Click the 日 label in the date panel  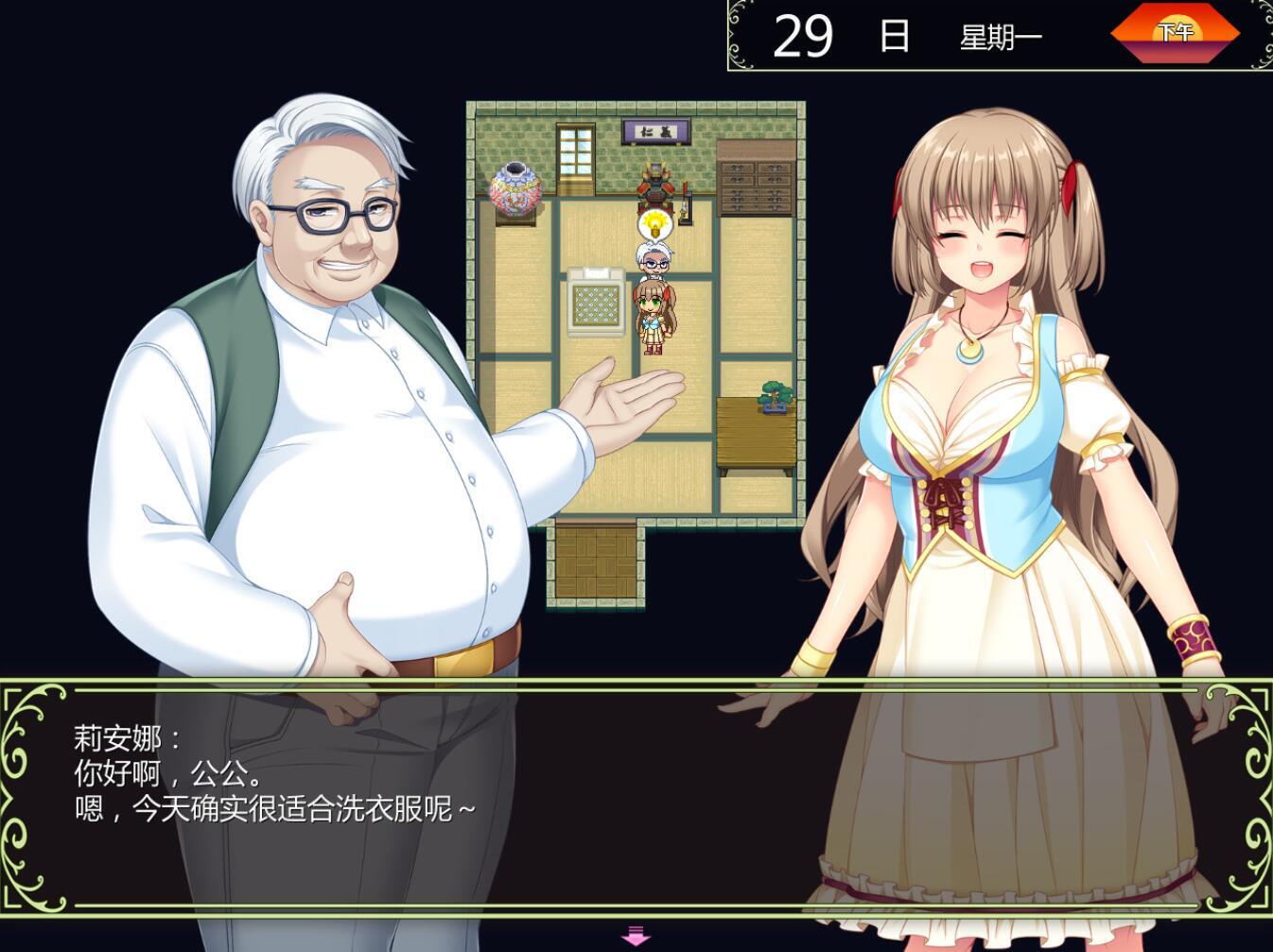(894, 35)
